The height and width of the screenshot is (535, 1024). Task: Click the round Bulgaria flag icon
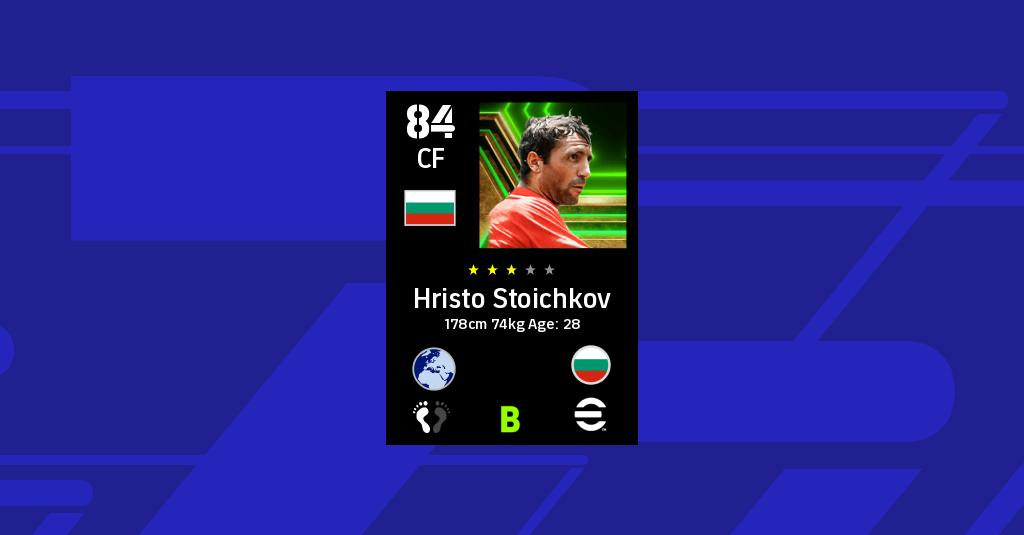[x=591, y=366]
